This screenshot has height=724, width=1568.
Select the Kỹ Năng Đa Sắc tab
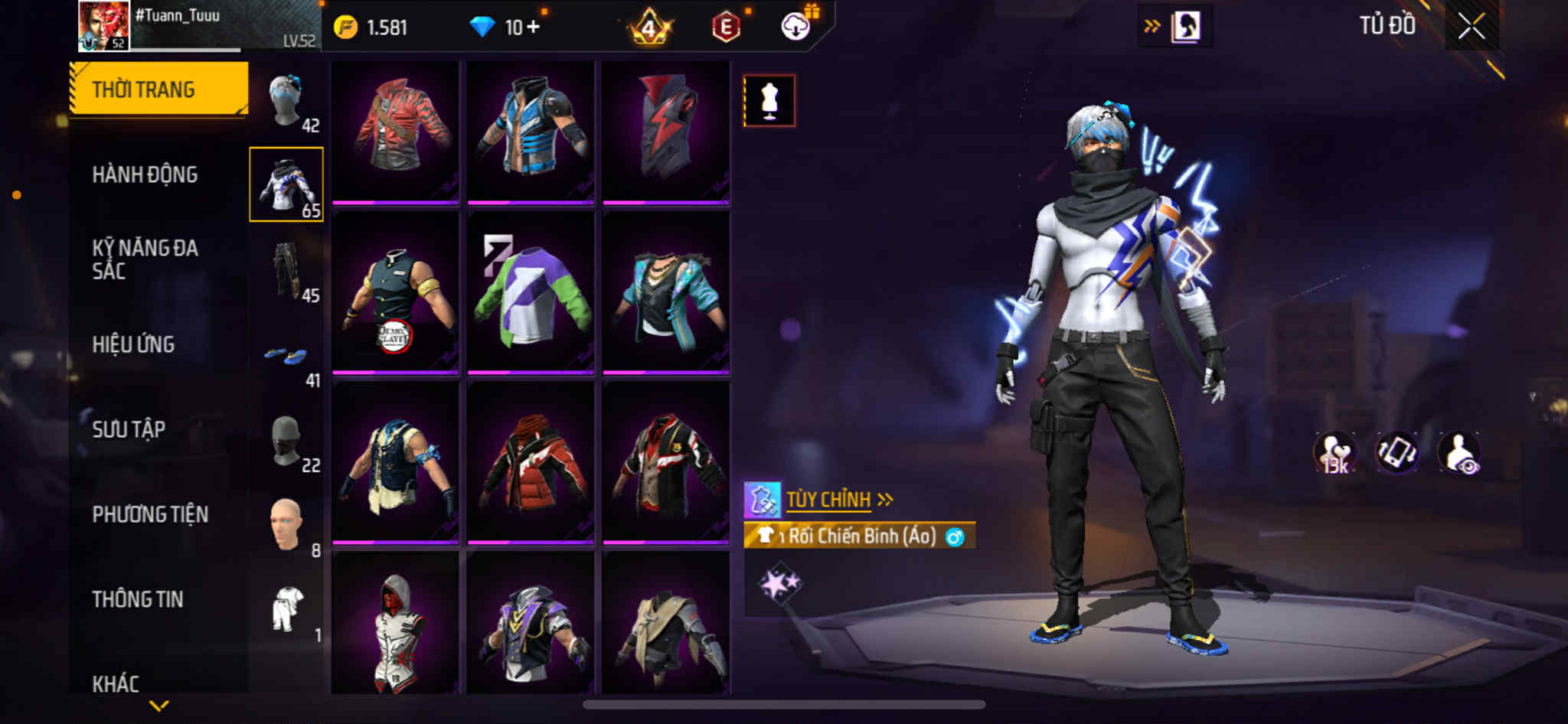(145, 259)
